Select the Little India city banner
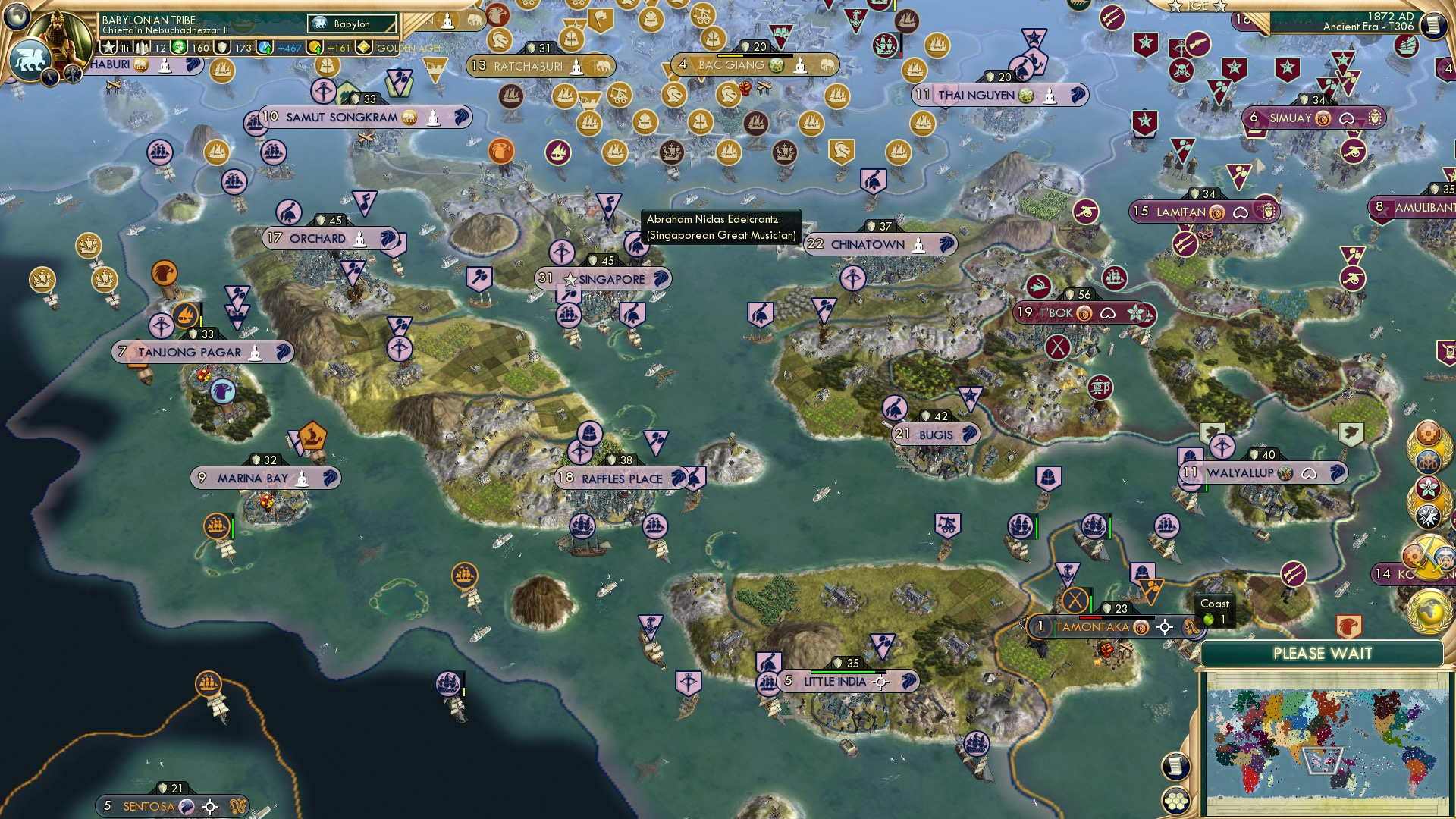 (x=835, y=681)
